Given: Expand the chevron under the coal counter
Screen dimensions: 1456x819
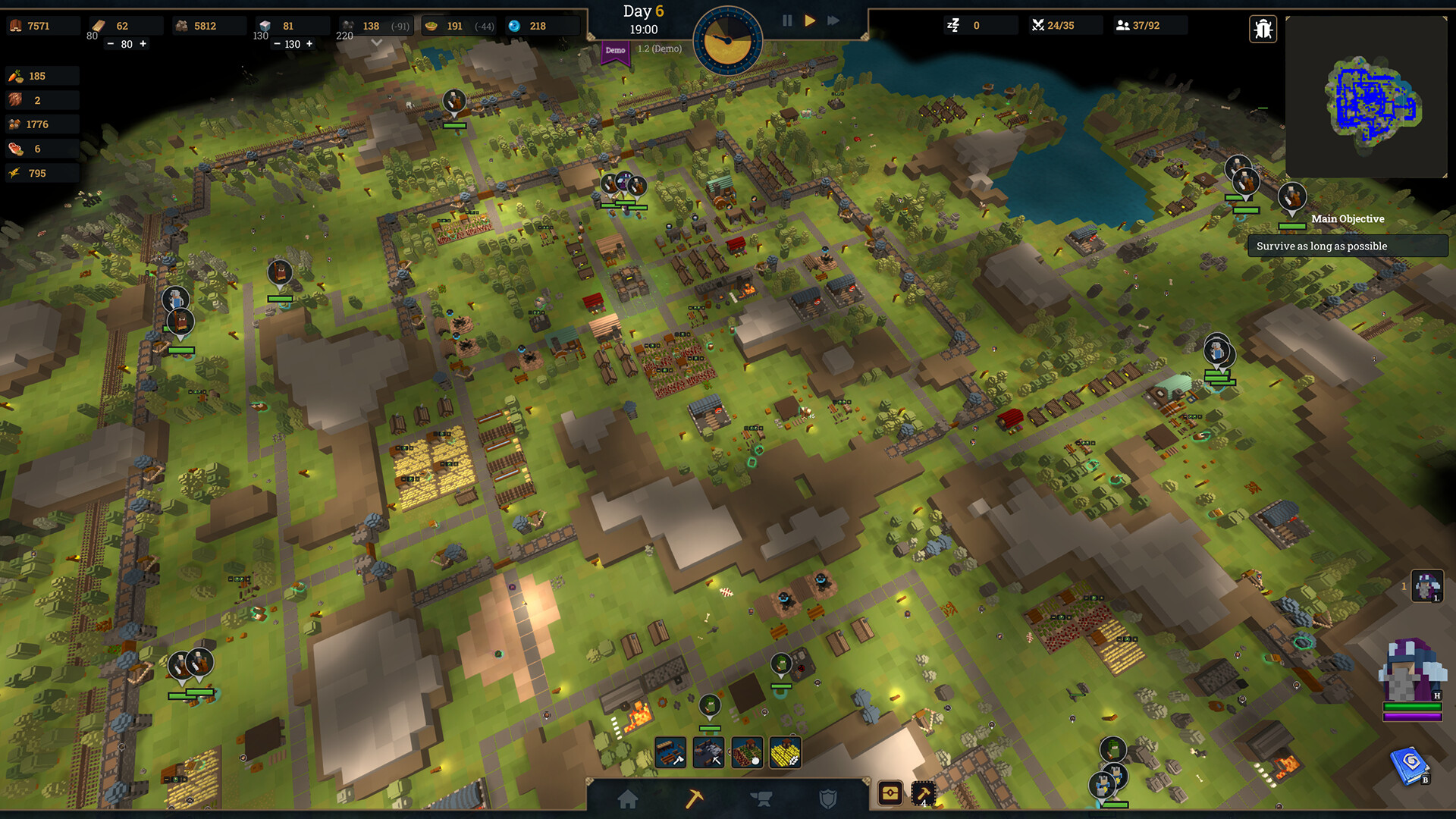Looking at the screenshot, I should pos(377,42).
